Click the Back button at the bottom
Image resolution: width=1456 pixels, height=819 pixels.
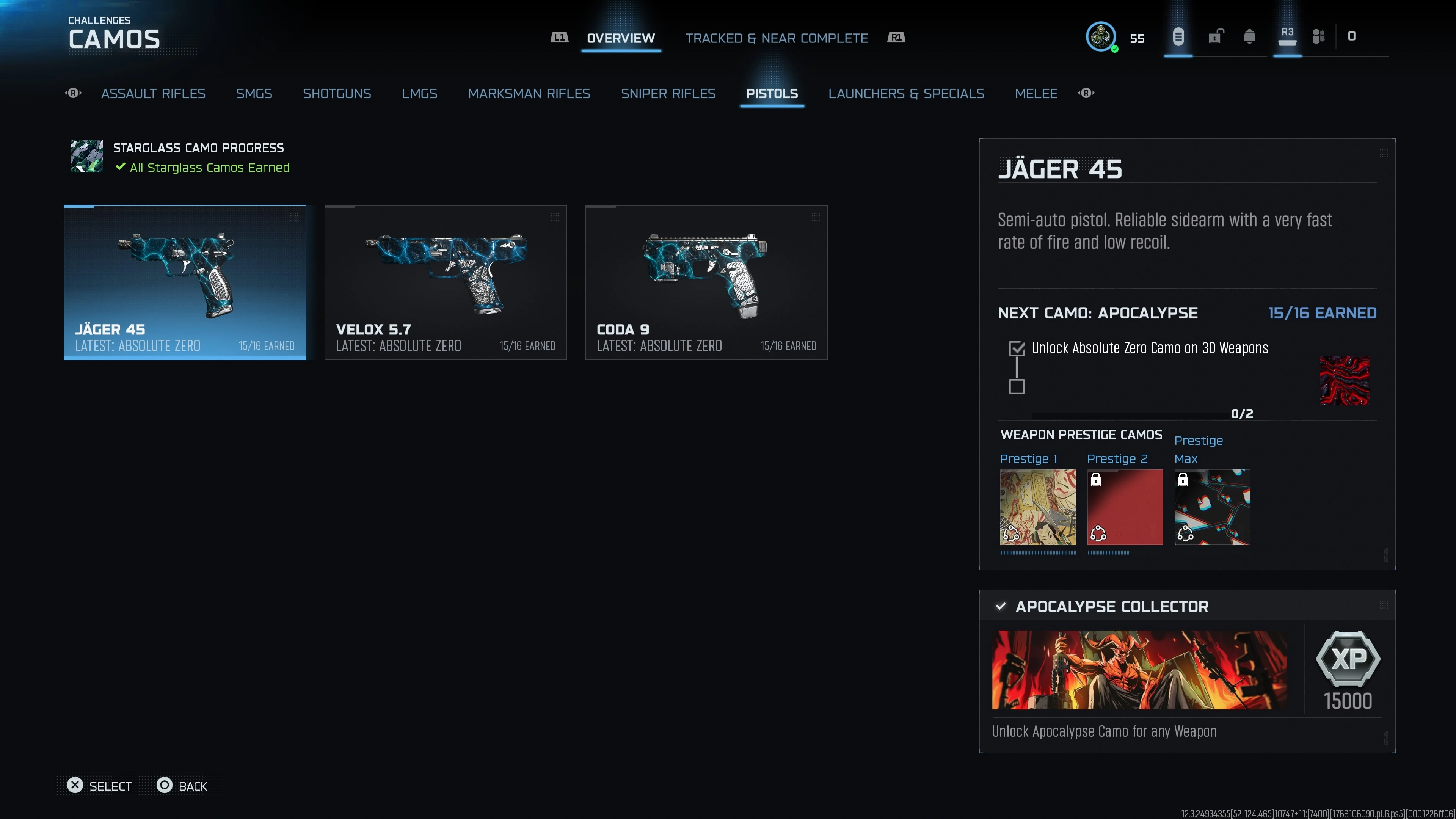182,786
